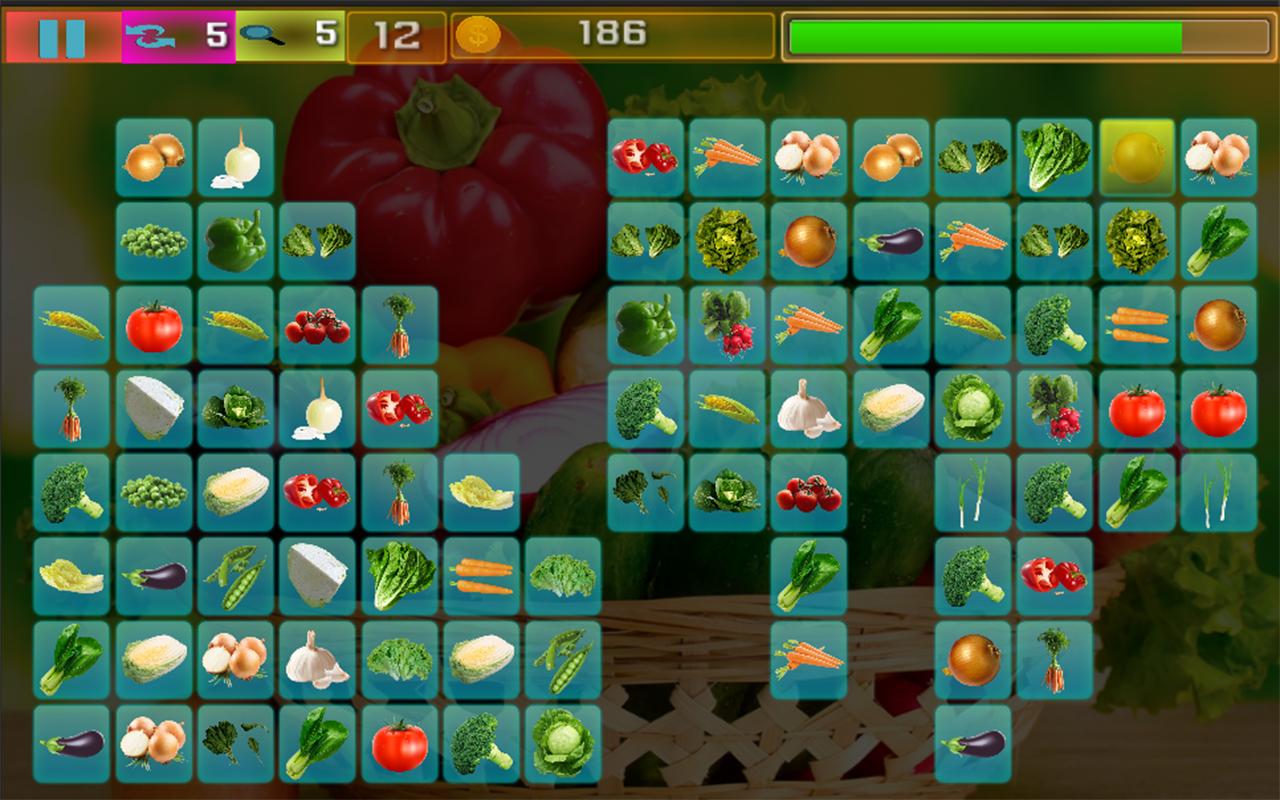Pause the game
The image size is (1280, 800).
point(62,38)
